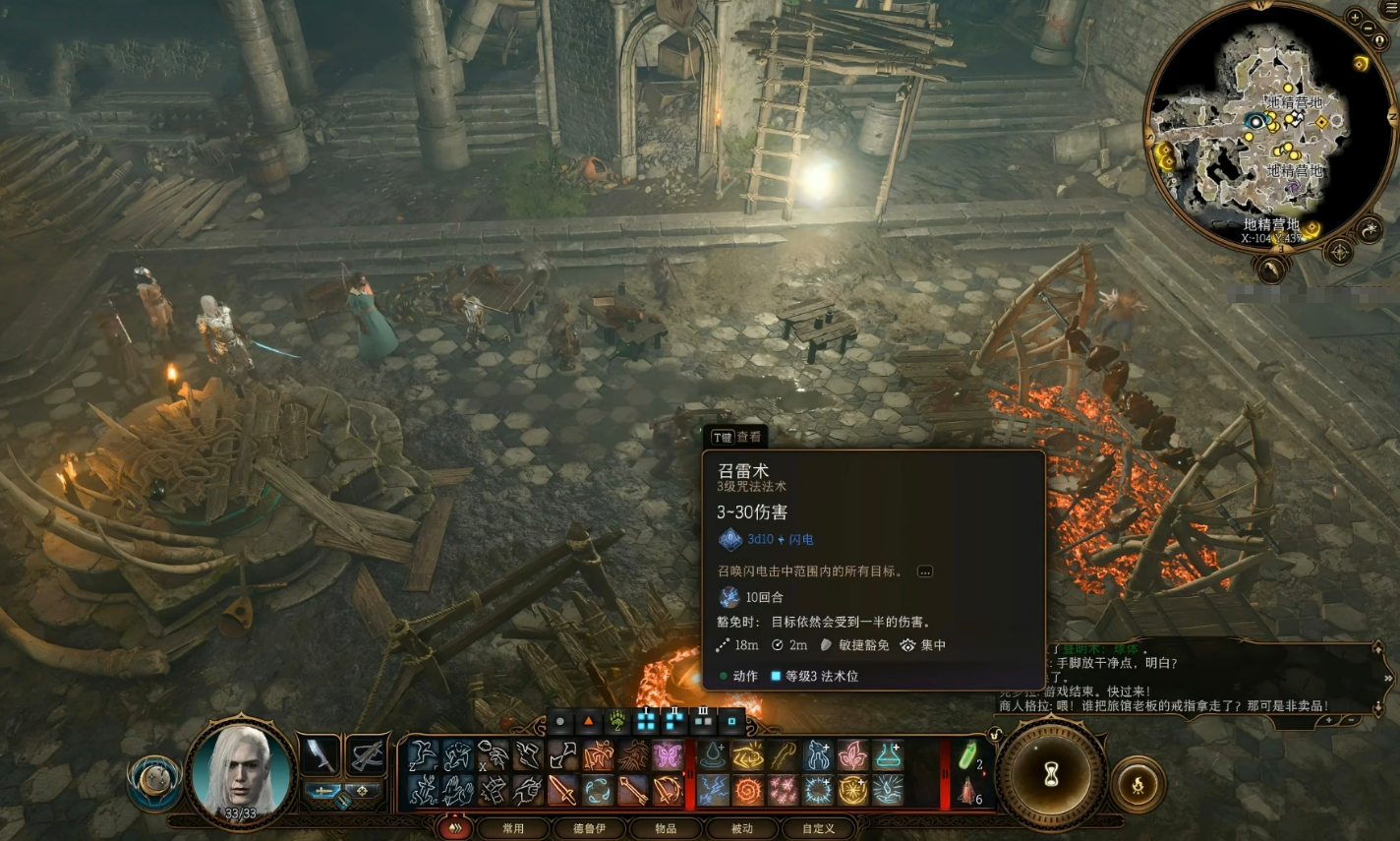Viewport: 1400px width, 841px height.
Task: Click the campfire rest button
Action: 1137,784
